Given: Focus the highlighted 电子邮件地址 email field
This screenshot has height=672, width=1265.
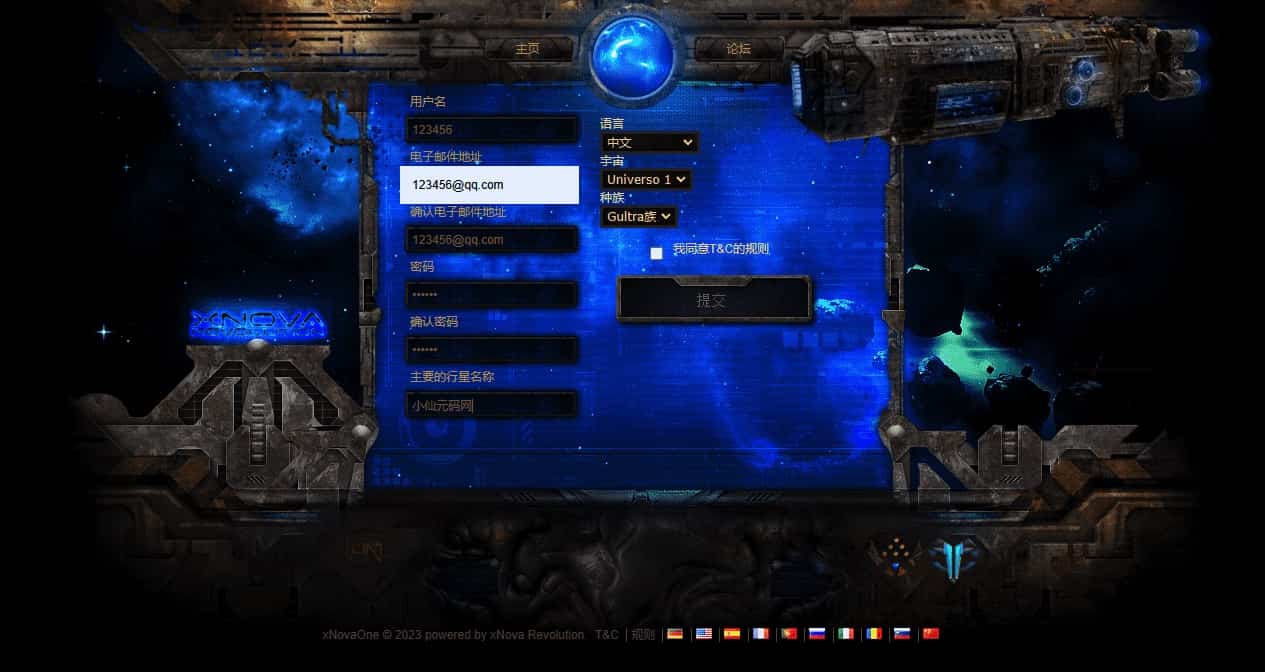Looking at the screenshot, I should click(489, 185).
